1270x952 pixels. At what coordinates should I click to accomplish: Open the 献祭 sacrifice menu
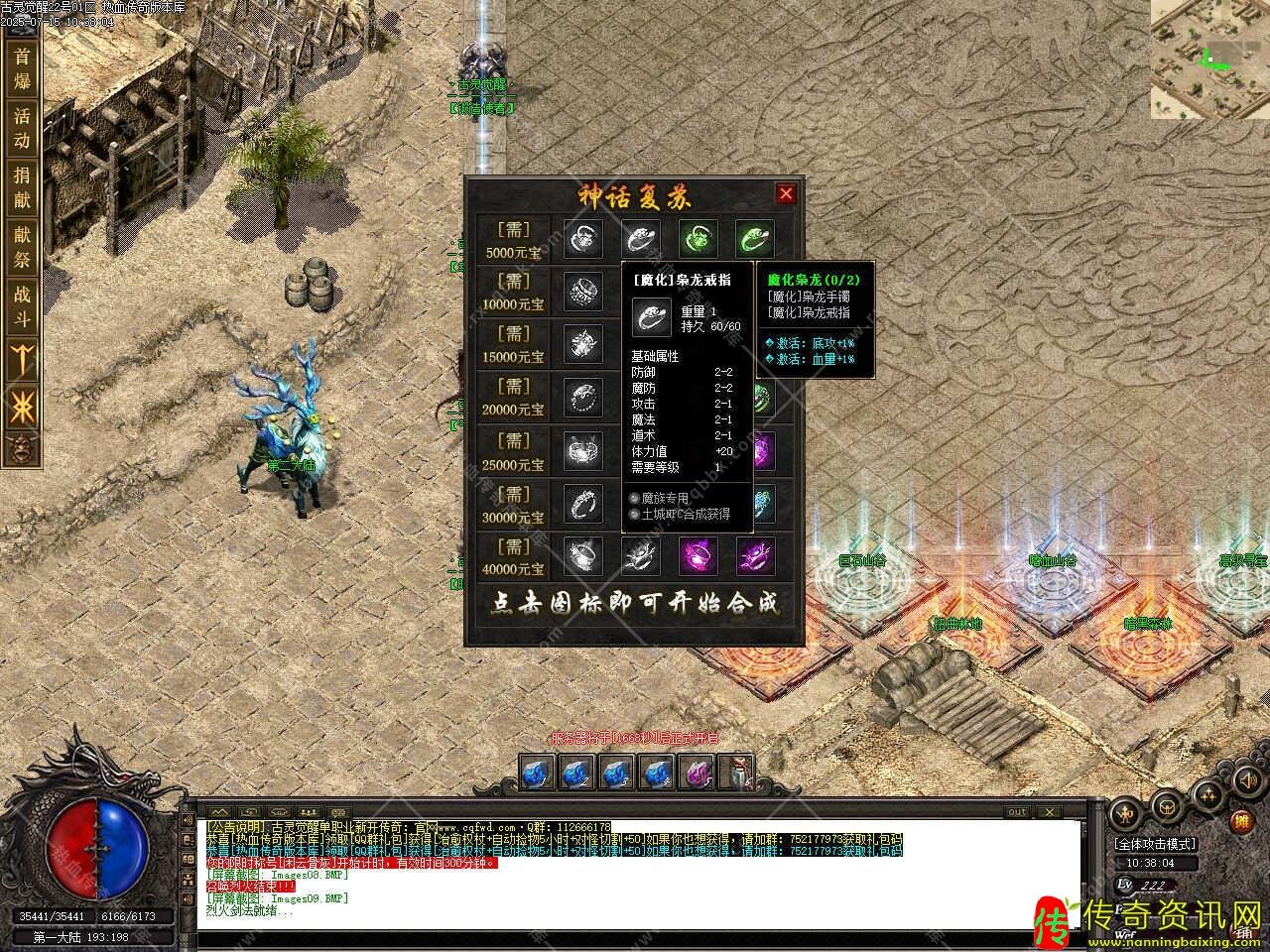[22, 247]
